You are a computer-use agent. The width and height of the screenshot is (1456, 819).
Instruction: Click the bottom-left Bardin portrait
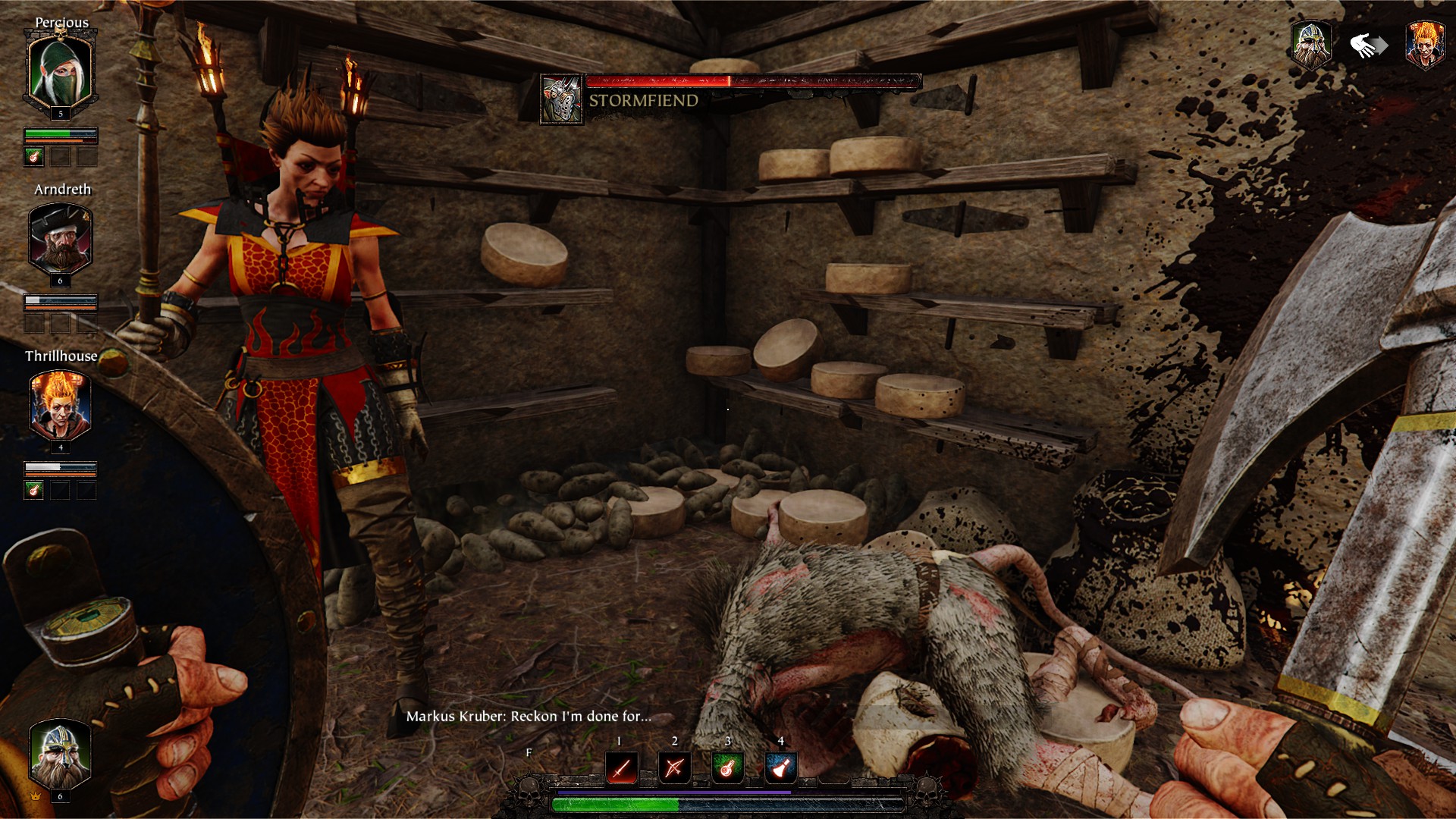pyautogui.click(x=59, y=755)
